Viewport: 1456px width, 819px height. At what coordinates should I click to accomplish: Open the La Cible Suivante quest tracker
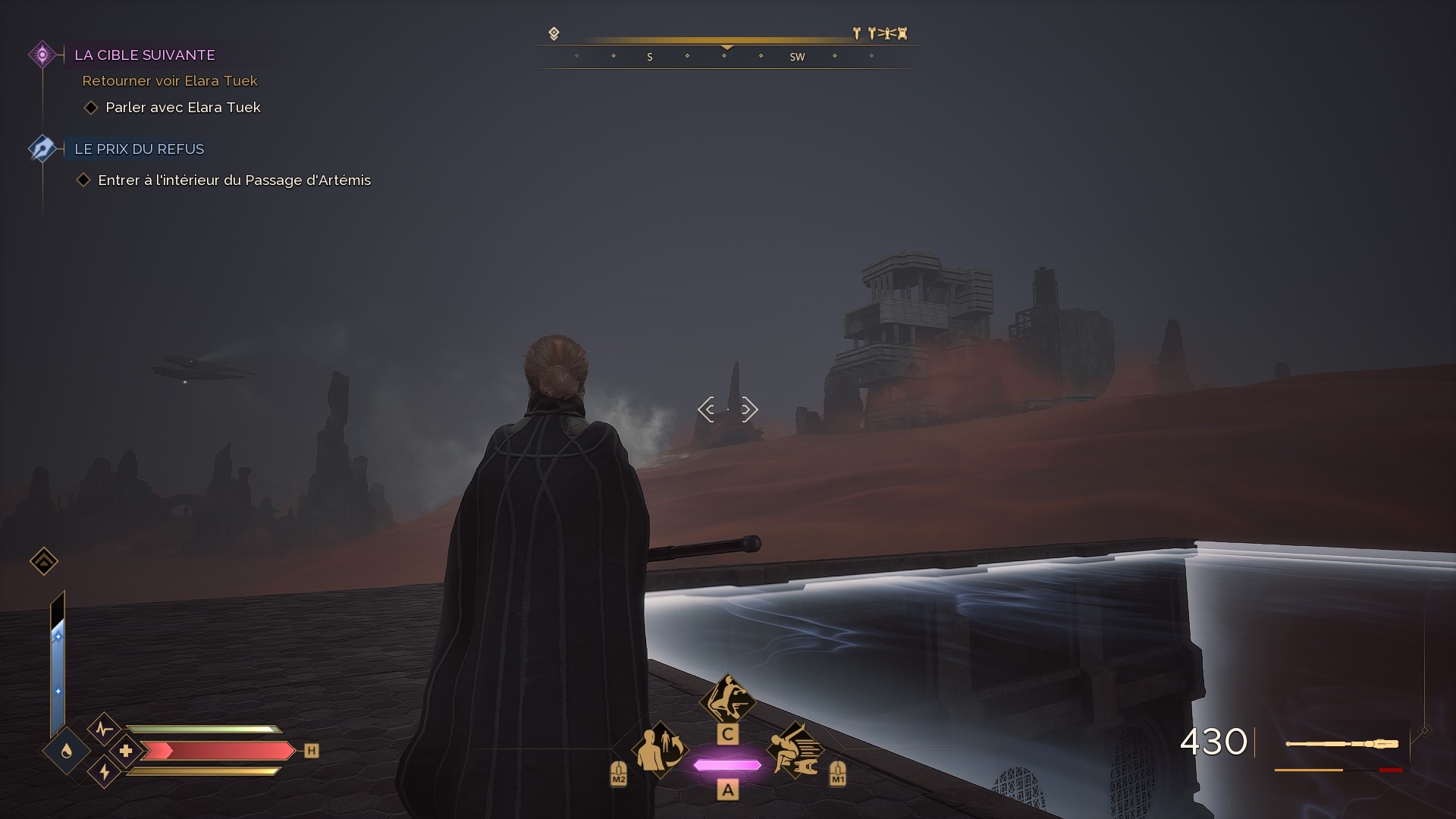coord(144,55)
